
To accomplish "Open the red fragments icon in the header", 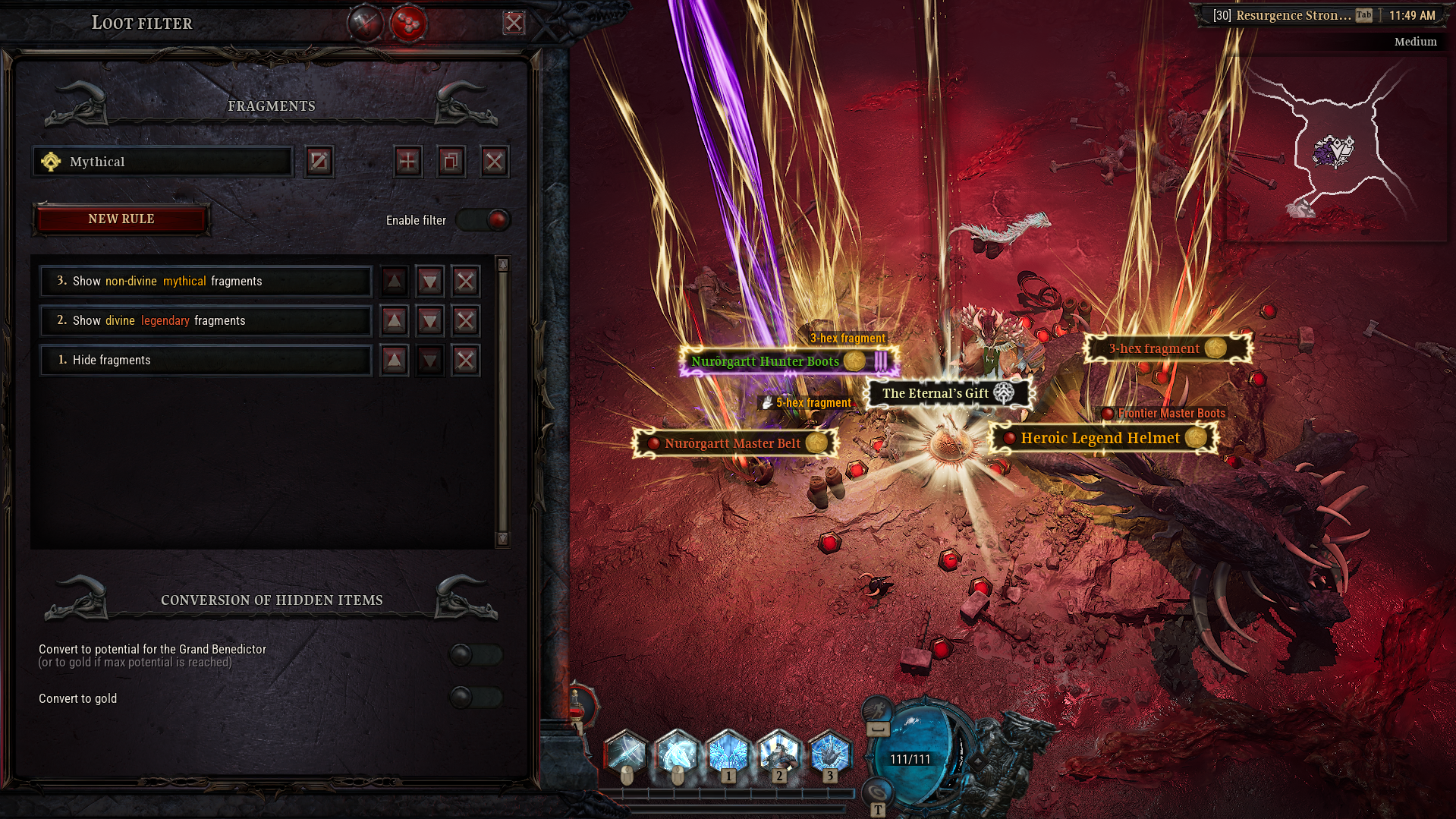I will tap(408, 23).
